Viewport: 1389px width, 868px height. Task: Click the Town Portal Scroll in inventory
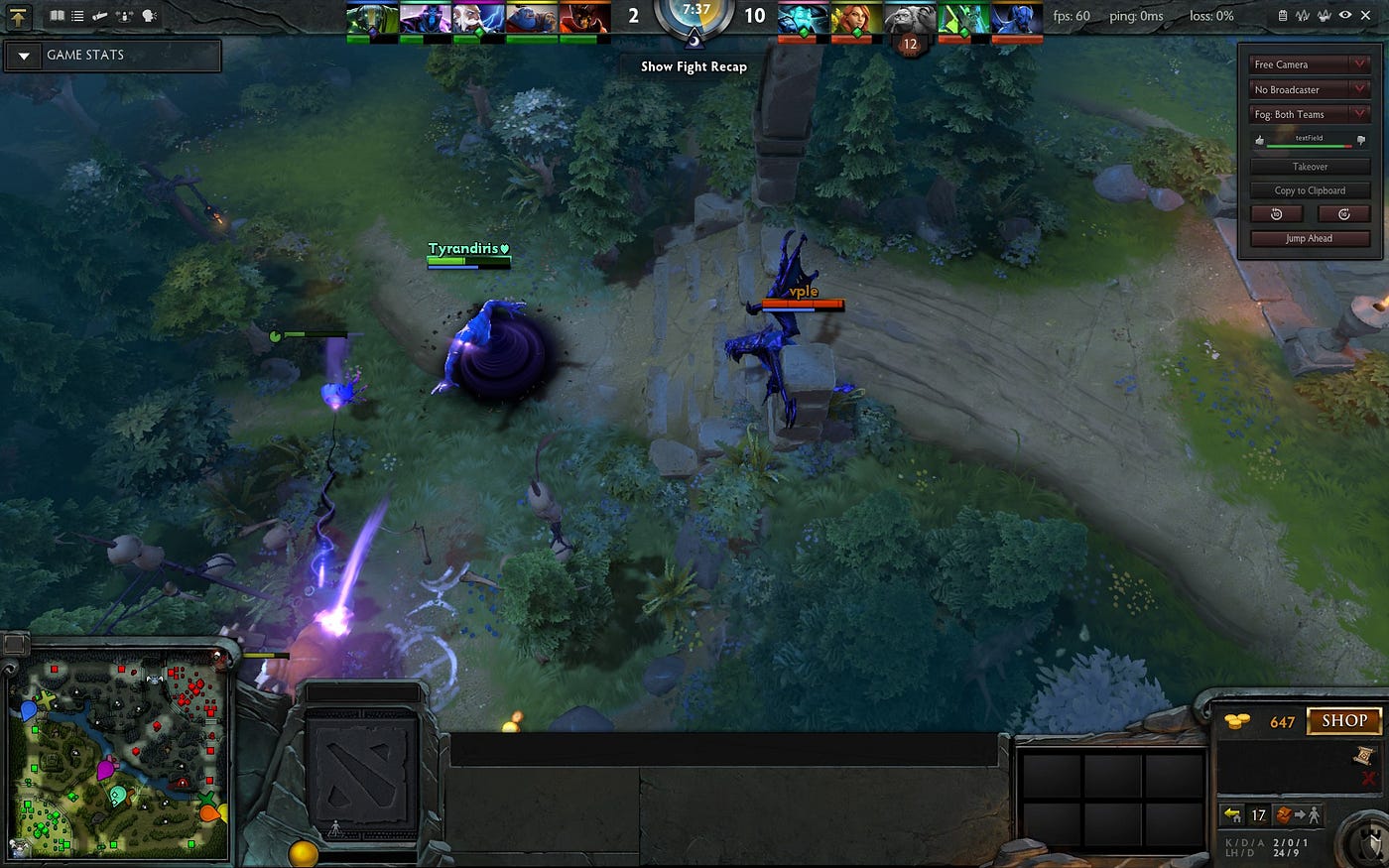point(1363,755)
